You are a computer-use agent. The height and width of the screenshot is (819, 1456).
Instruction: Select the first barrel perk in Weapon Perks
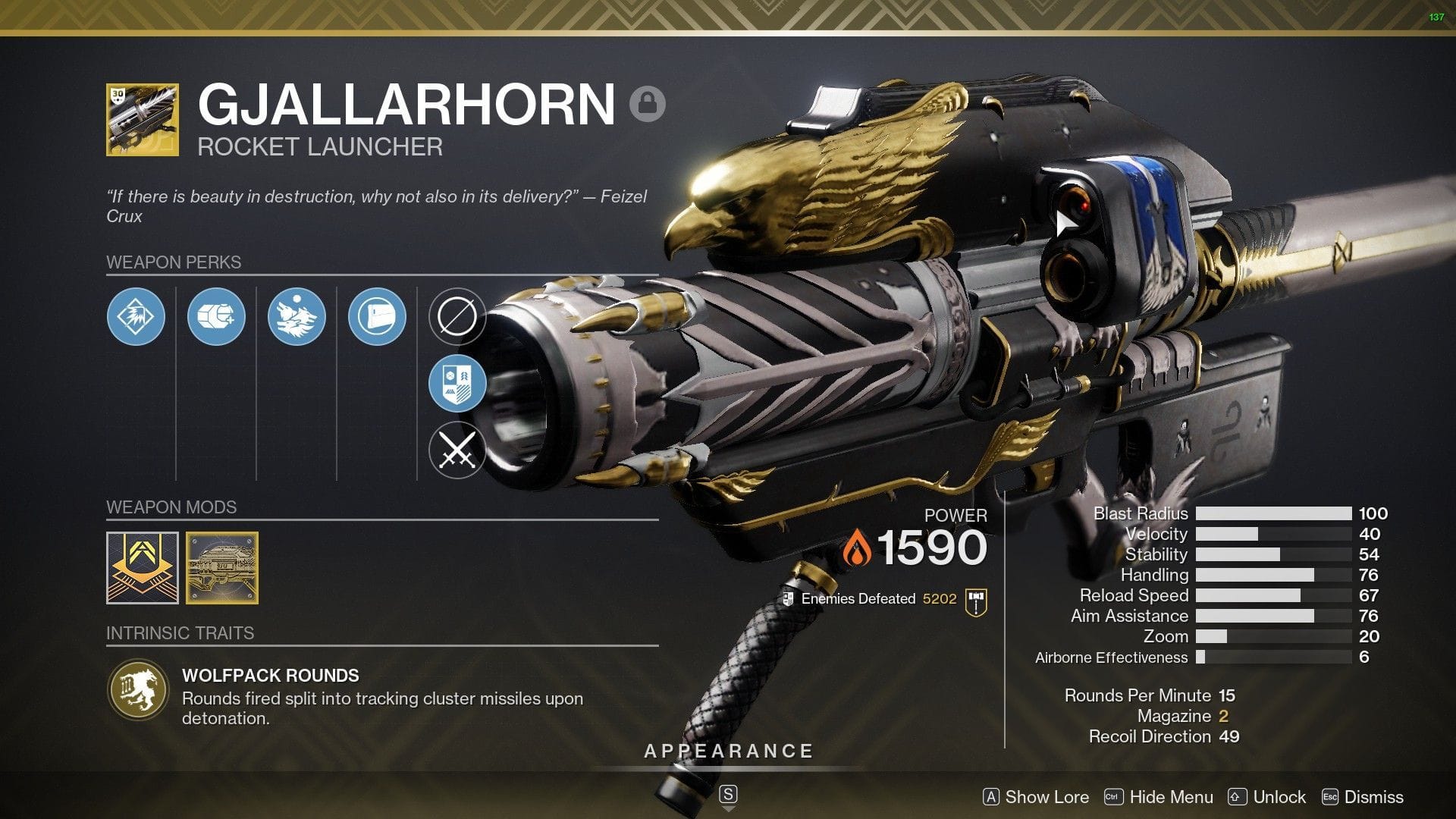click(135, 318)
